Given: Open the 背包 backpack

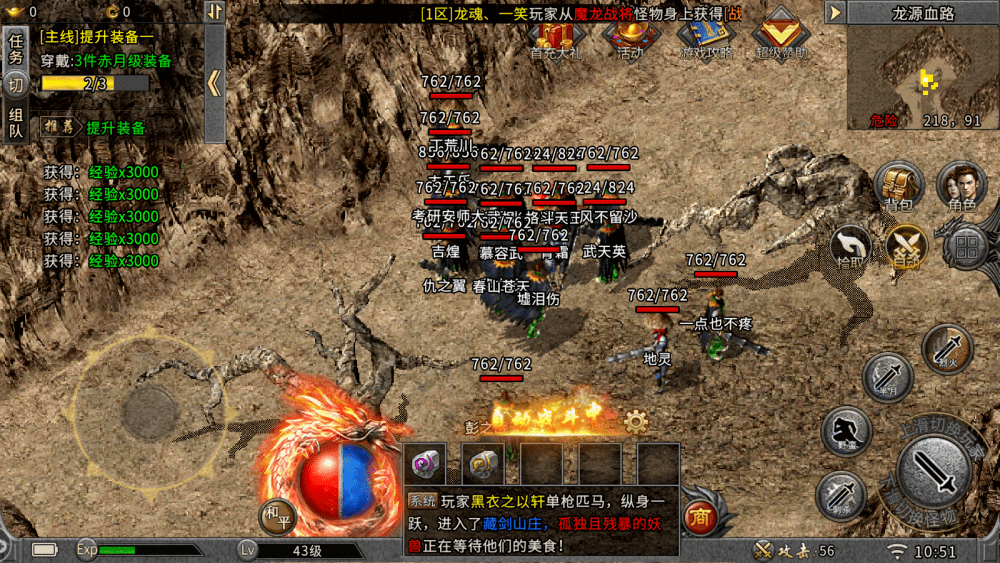Looking at the screenshot, I should [x=898, y=186].
